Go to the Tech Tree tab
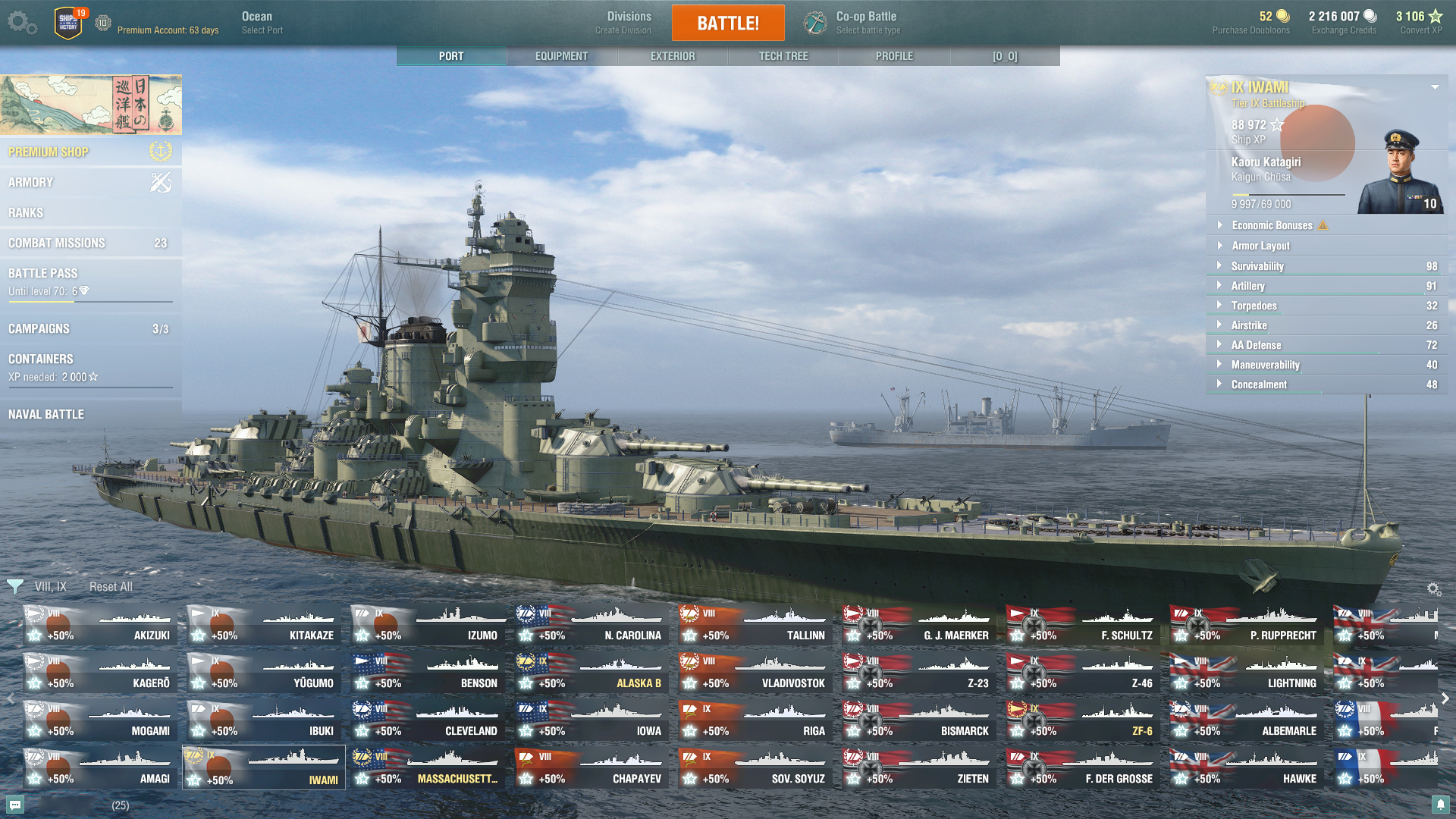1456x819 pixels. pos(783,56)
